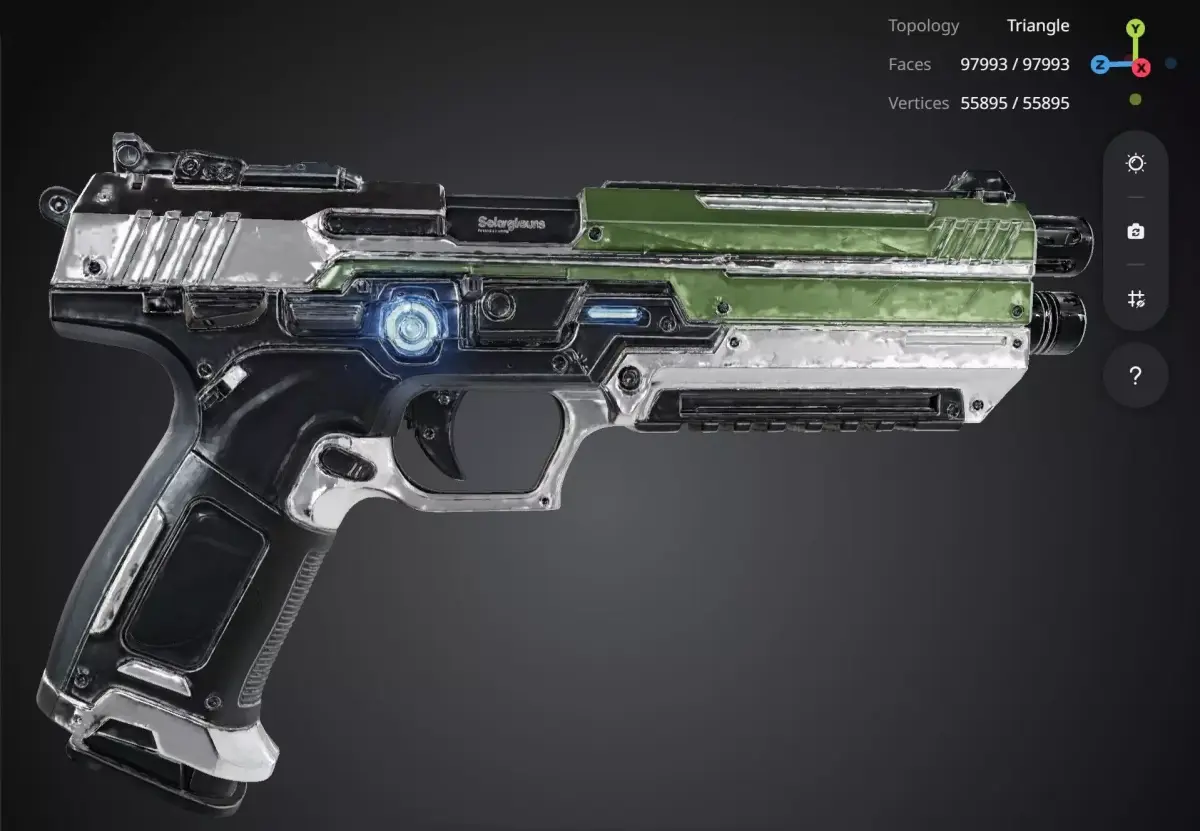
Task: Select the dim blue negative-axis dot
Action: pos(1171,63)
